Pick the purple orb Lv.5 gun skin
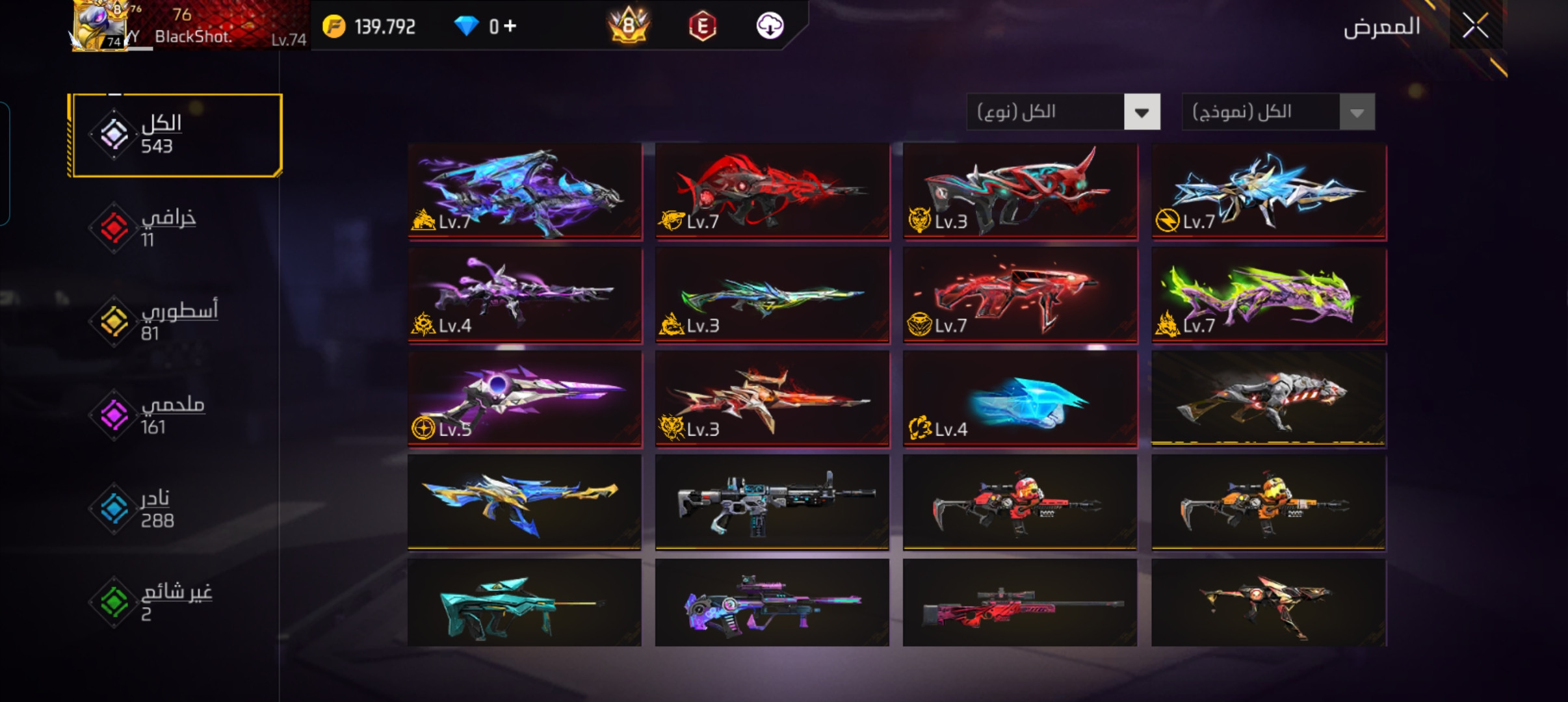 pyautogui.click(x=525, y=399)
